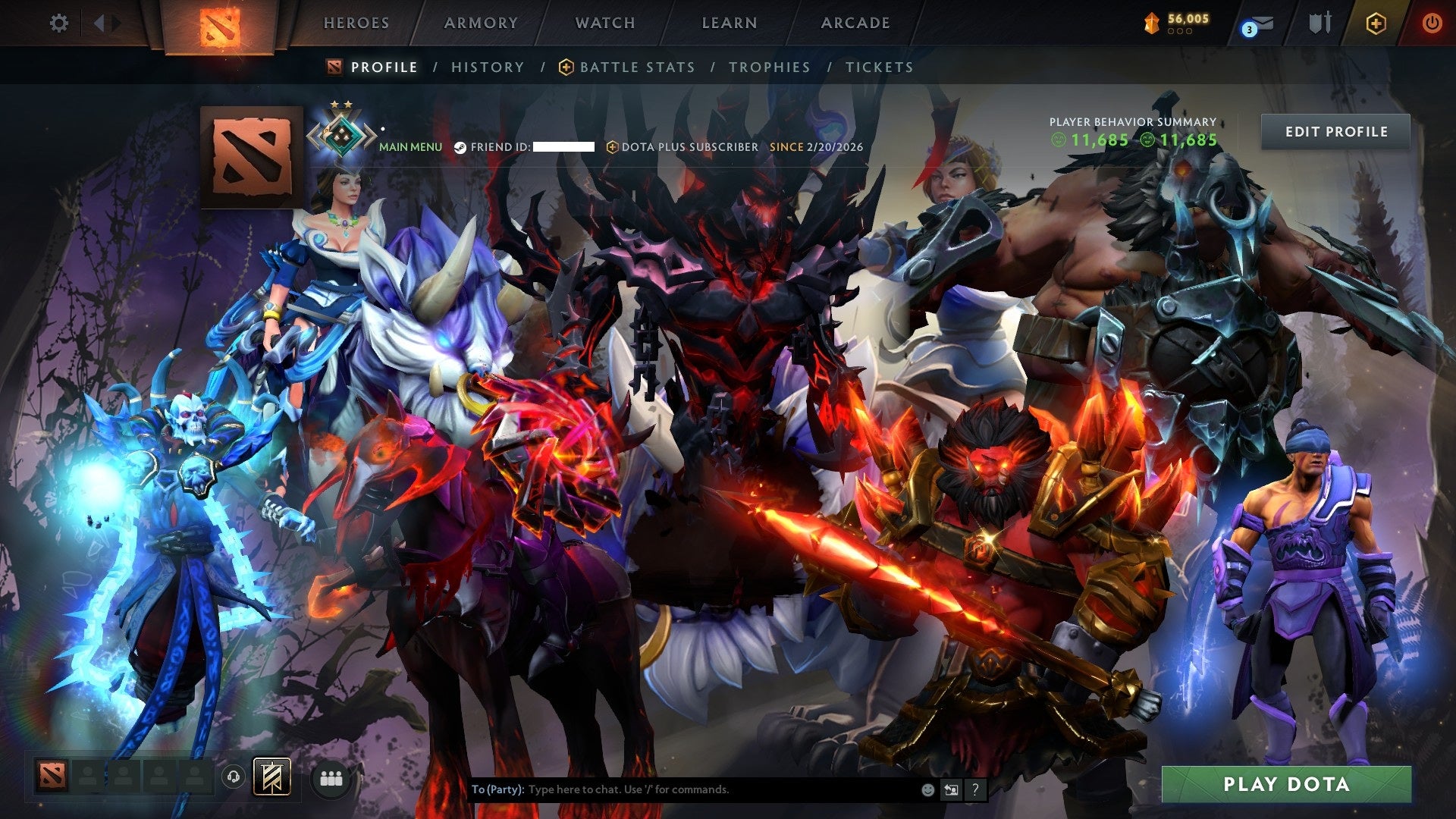Open the emoticon picker in the chat bar
This screenshot has width=1456, height=819.
[927, 790]
